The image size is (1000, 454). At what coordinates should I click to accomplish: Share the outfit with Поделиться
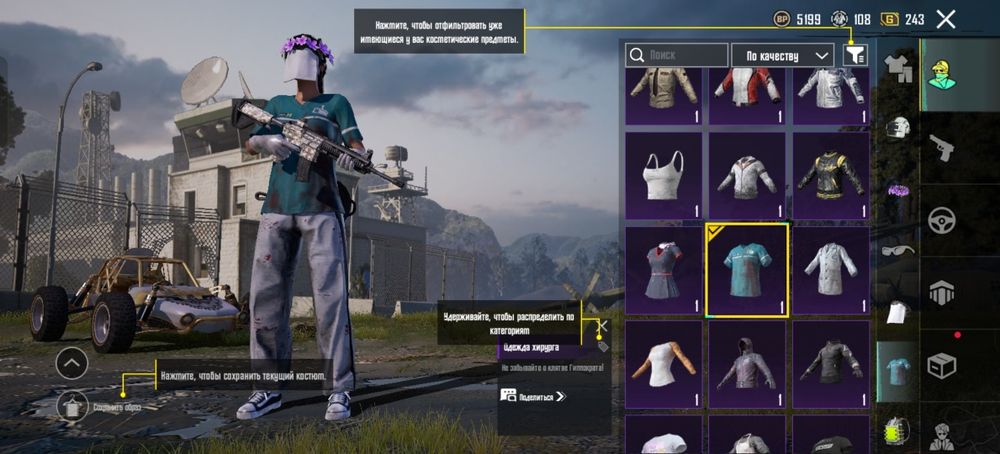pos(533,396)
